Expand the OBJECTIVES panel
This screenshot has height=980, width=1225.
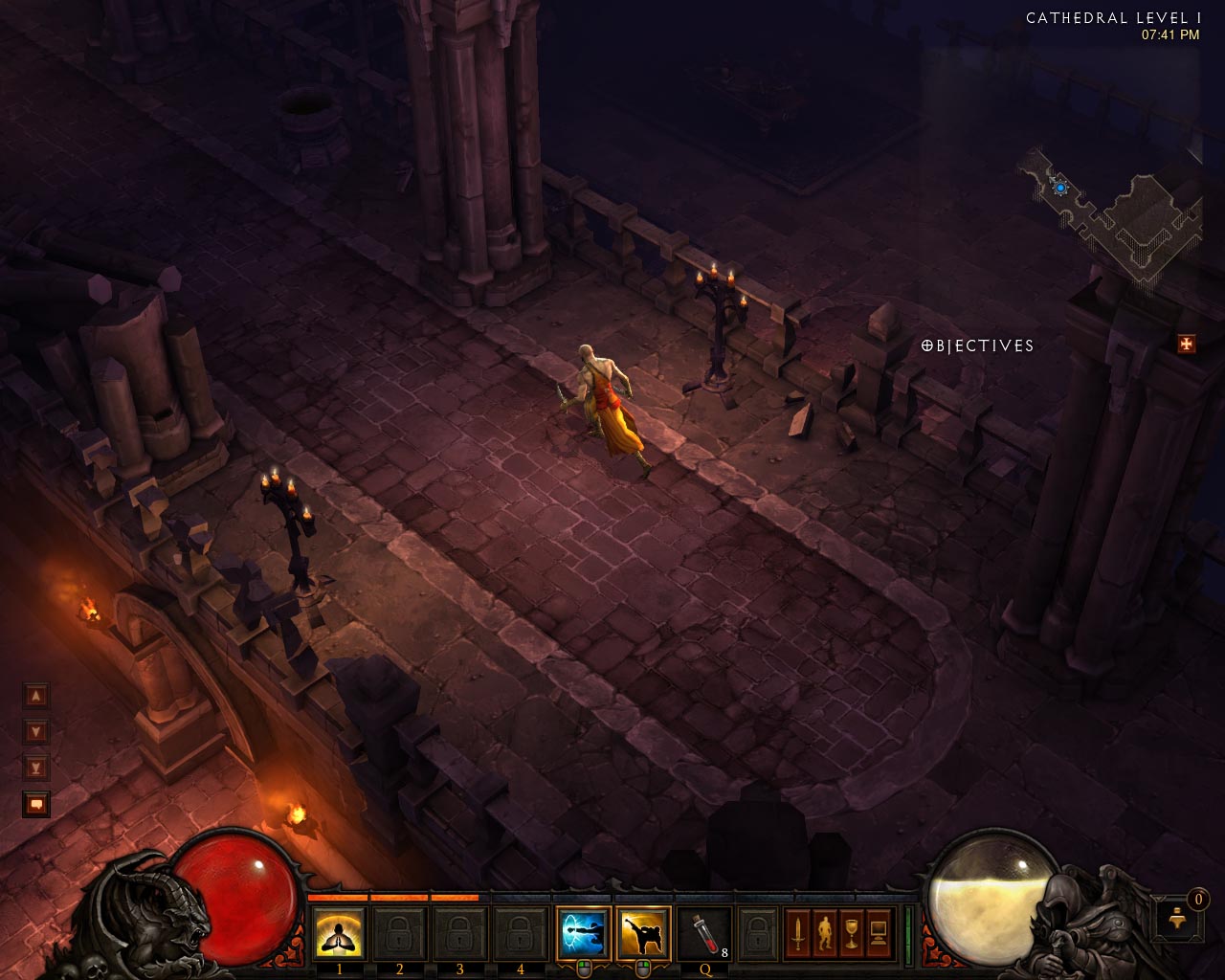976,345
